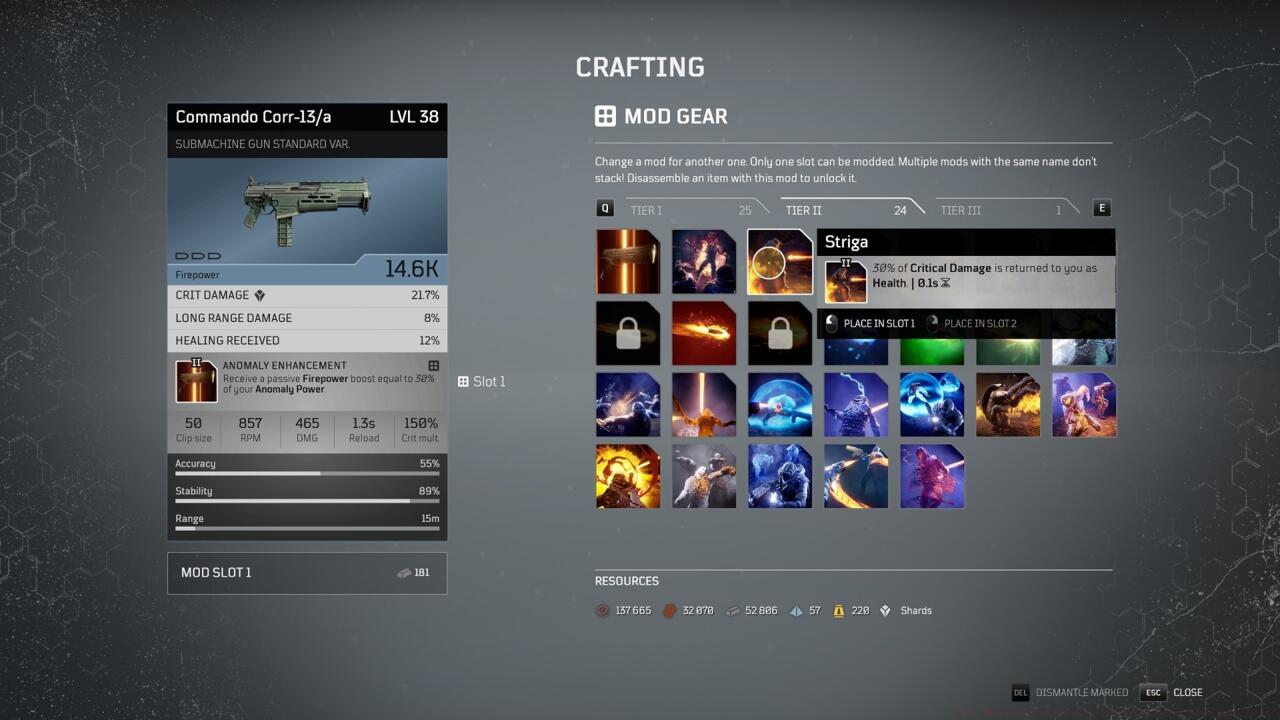Click the Accuracy stat bar
Viewport: 1280px width, 720px height.
[x=307, y=466]
